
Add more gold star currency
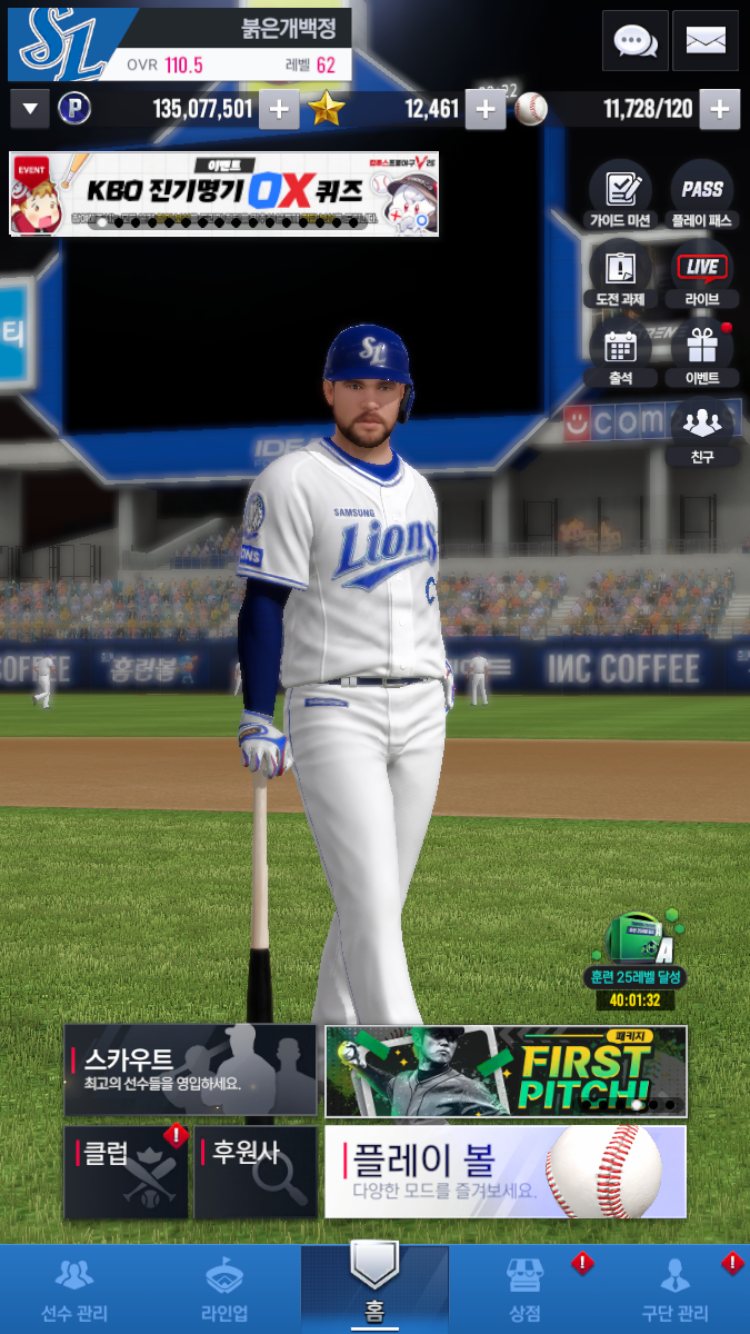[485, 109]
